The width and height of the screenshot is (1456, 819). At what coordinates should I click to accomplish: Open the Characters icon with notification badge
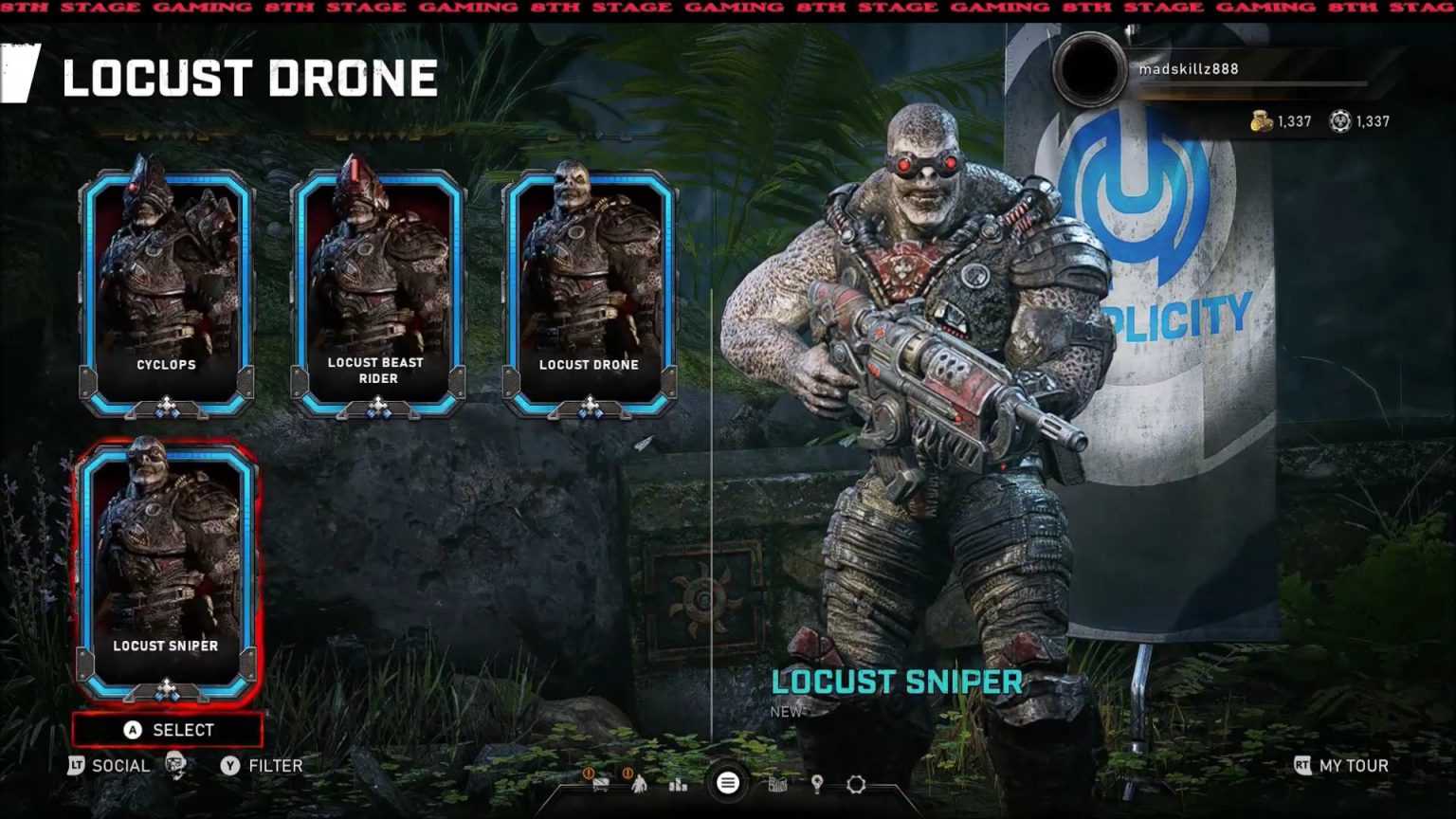click(640, 785)
